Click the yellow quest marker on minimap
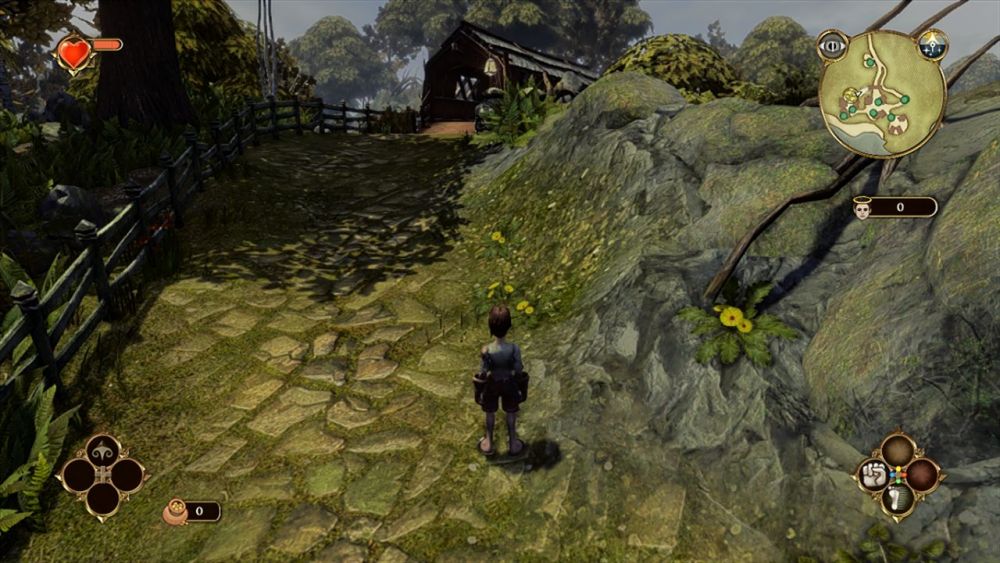Viewport: 1000px width, 563px height. click(851, 96)
